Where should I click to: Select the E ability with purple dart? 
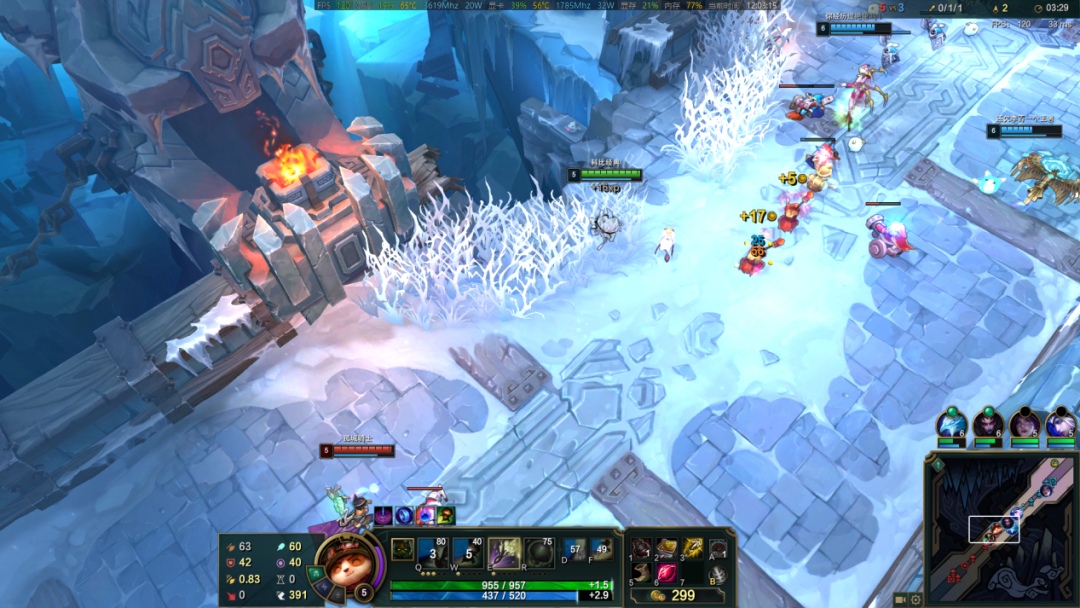click(x=503, y=552)
